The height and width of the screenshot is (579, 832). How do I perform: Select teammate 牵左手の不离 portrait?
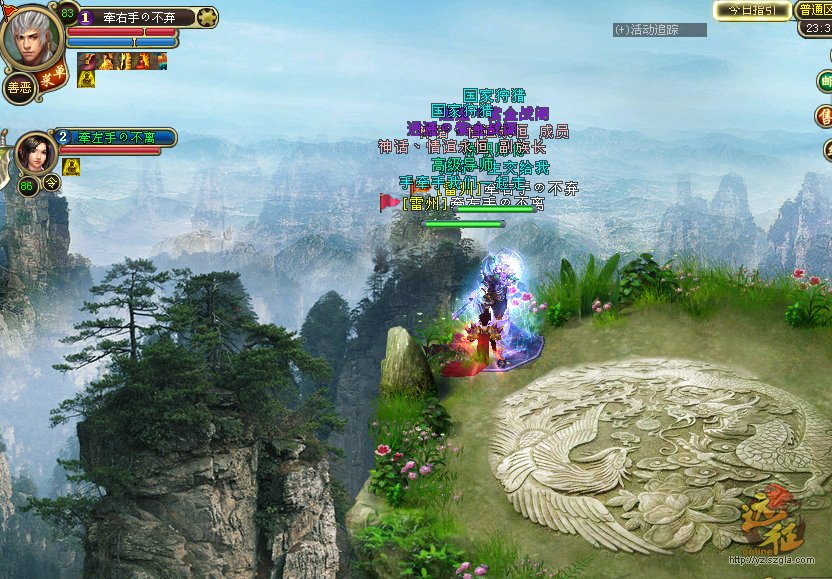[x=35, y=153]
